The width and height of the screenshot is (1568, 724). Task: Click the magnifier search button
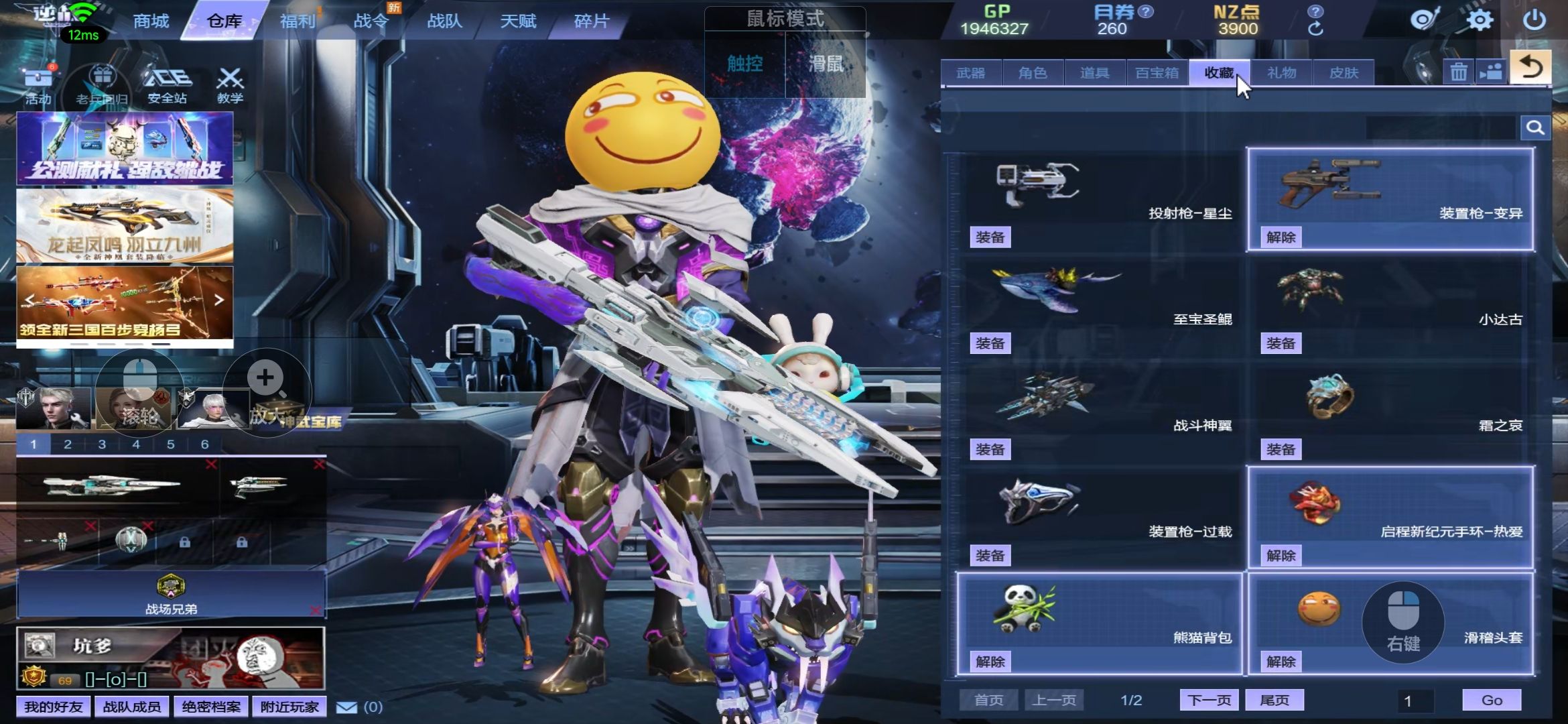point(1535,127)
